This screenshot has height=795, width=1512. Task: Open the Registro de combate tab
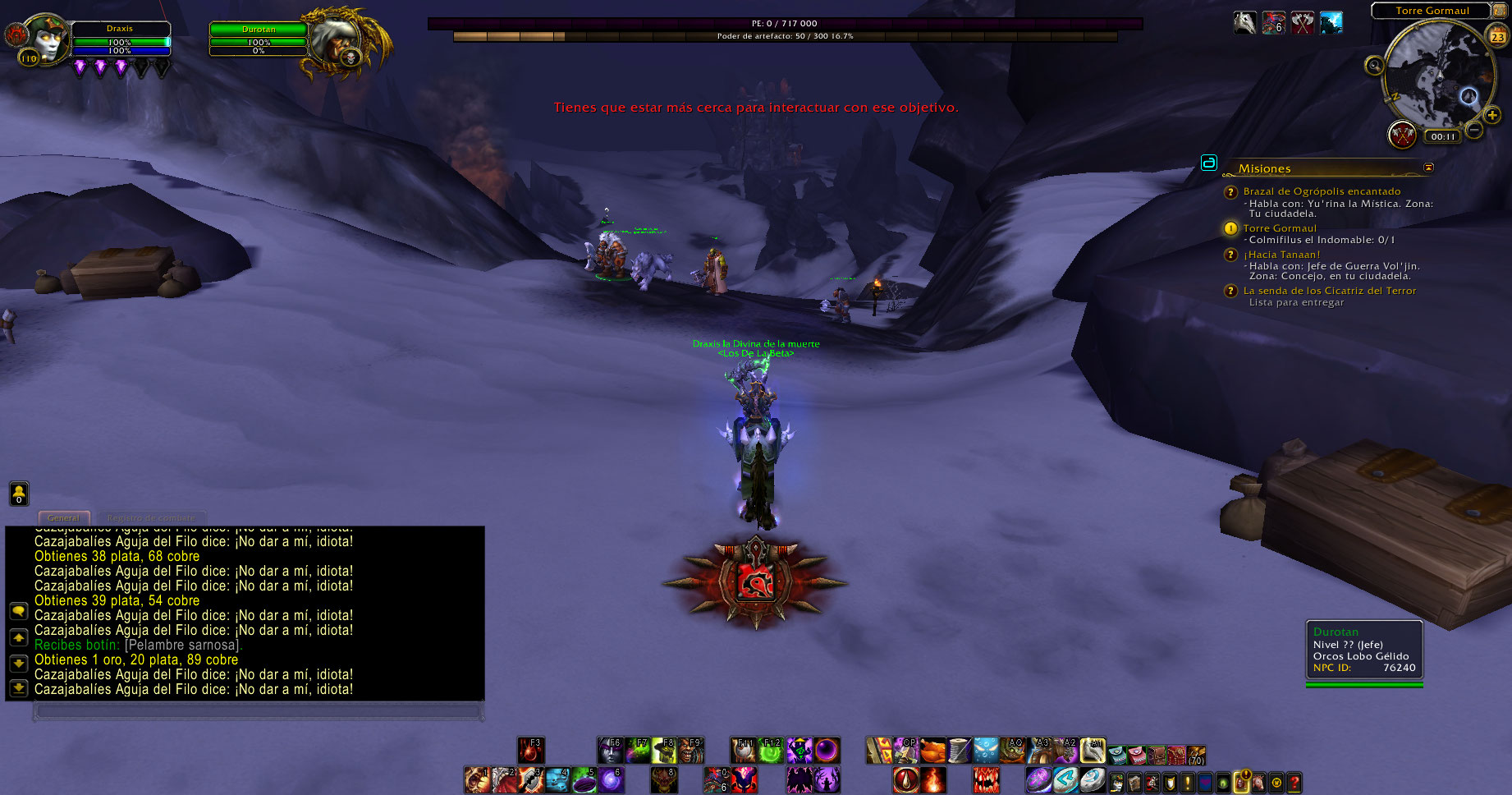click(151, 518)
